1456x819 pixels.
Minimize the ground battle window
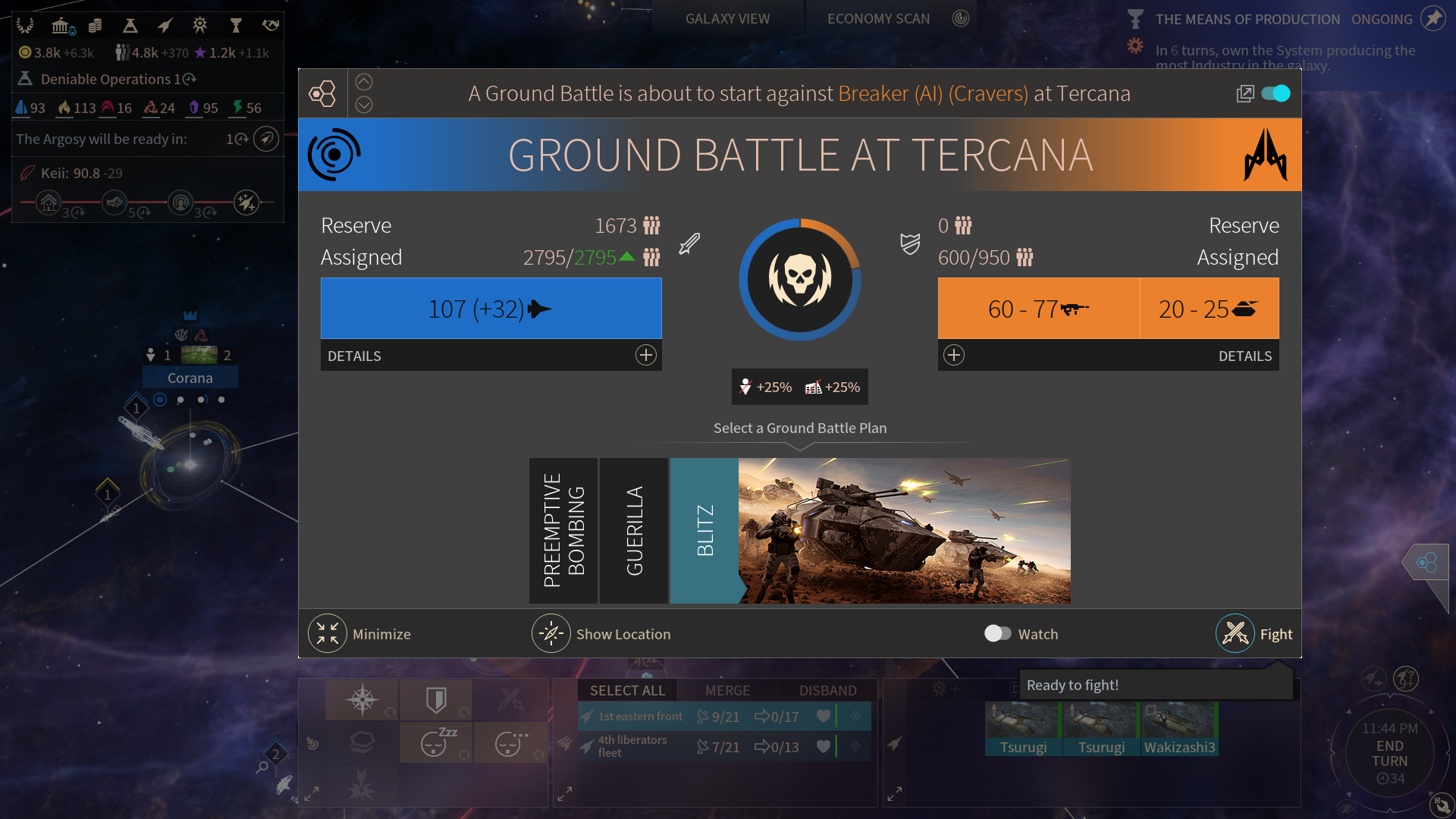[328, 634]
